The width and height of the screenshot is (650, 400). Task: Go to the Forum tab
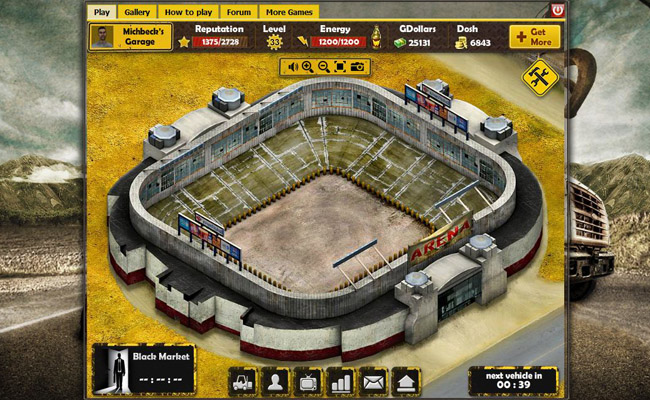(238, 12)
